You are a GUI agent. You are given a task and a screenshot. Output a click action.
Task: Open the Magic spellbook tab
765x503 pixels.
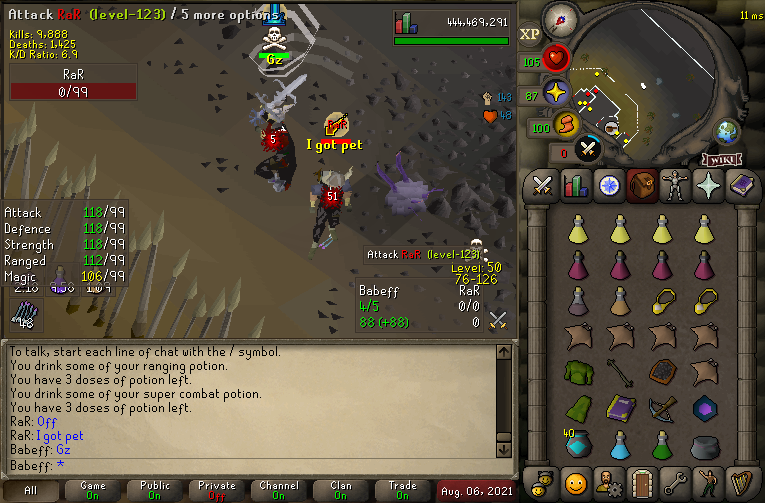click(741, 185)
